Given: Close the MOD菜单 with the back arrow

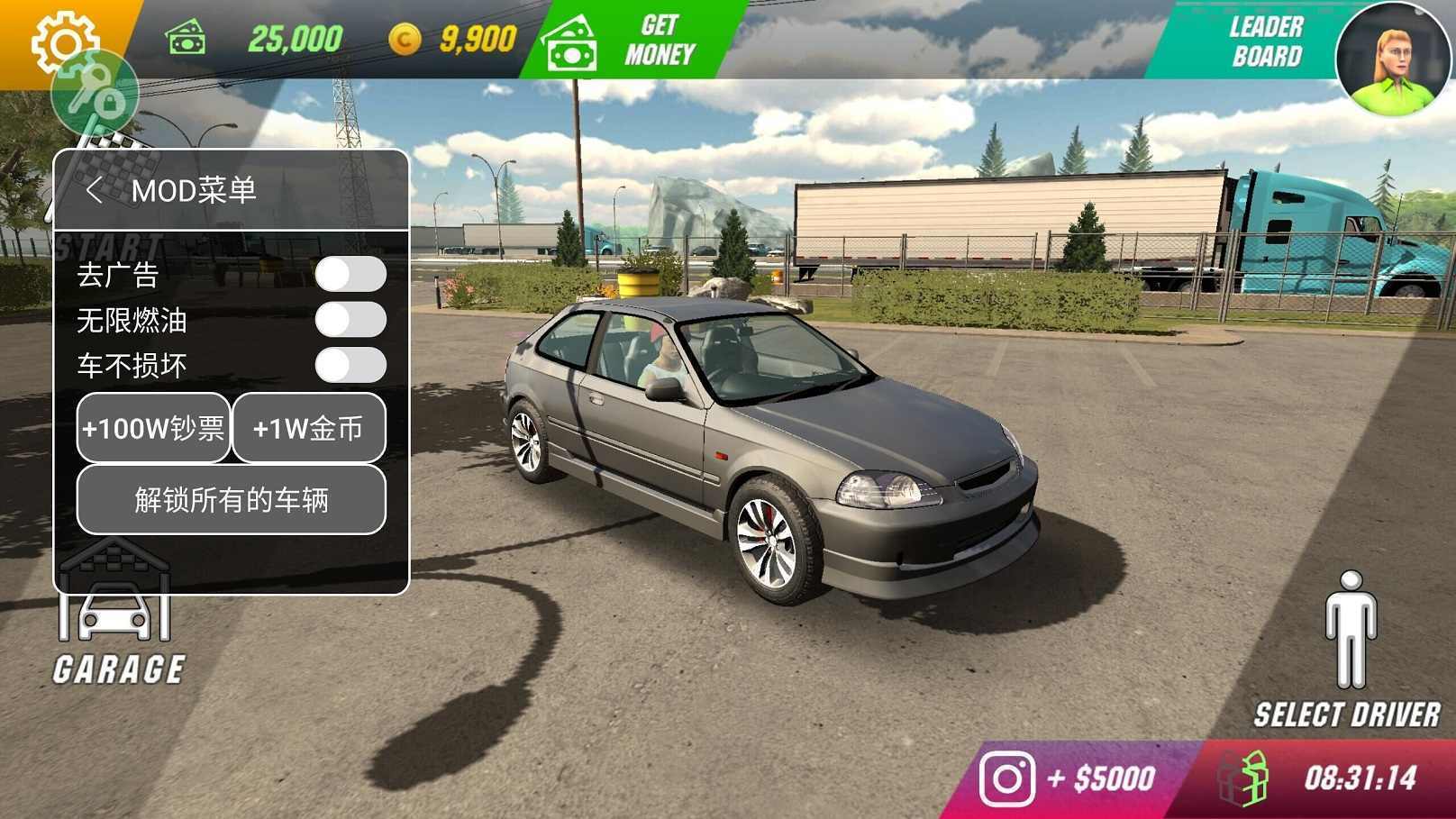Looking at the screenshot, I should (94, 190).
